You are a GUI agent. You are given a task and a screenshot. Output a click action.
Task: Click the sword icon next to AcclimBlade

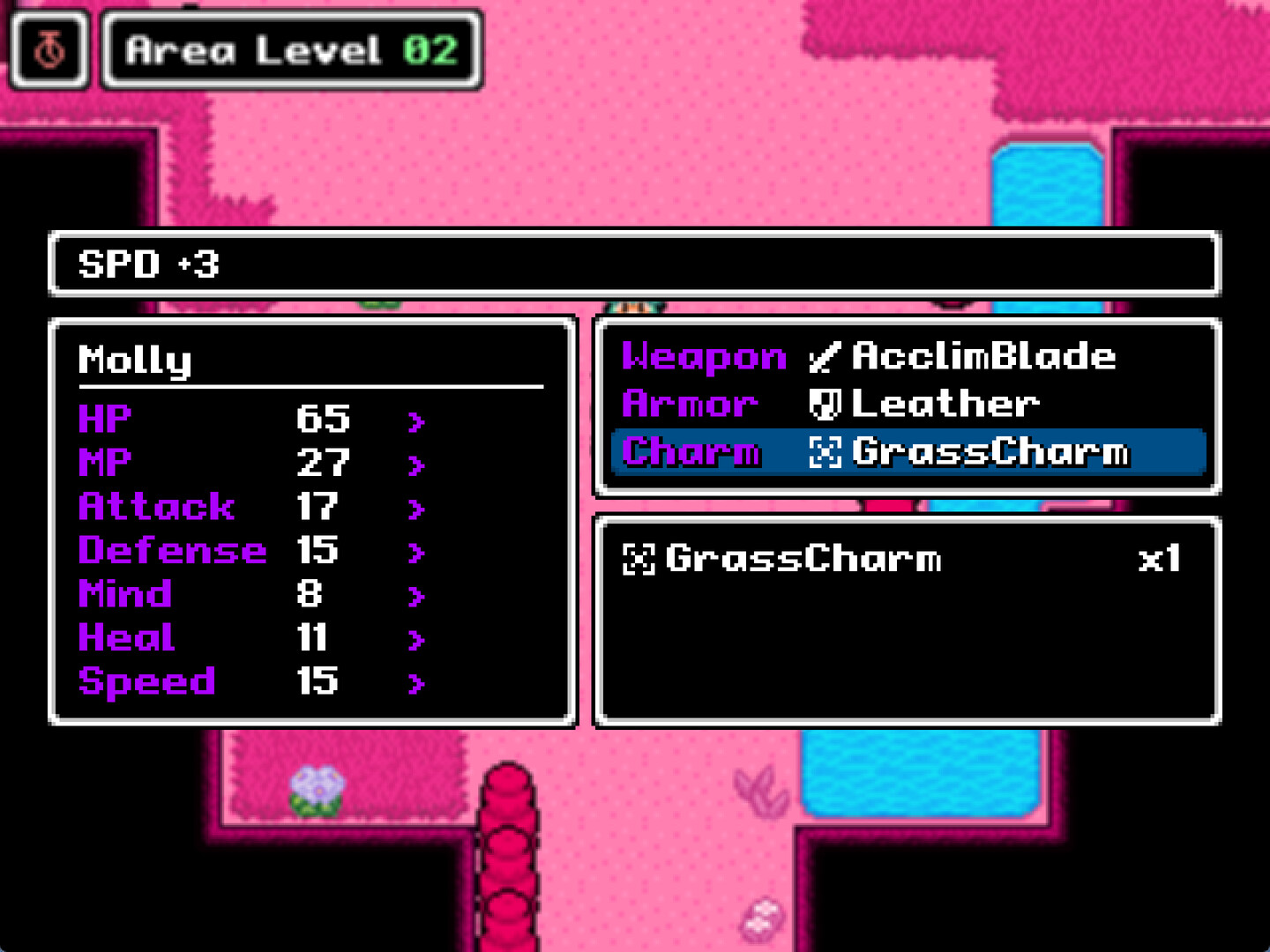point(827,357)
